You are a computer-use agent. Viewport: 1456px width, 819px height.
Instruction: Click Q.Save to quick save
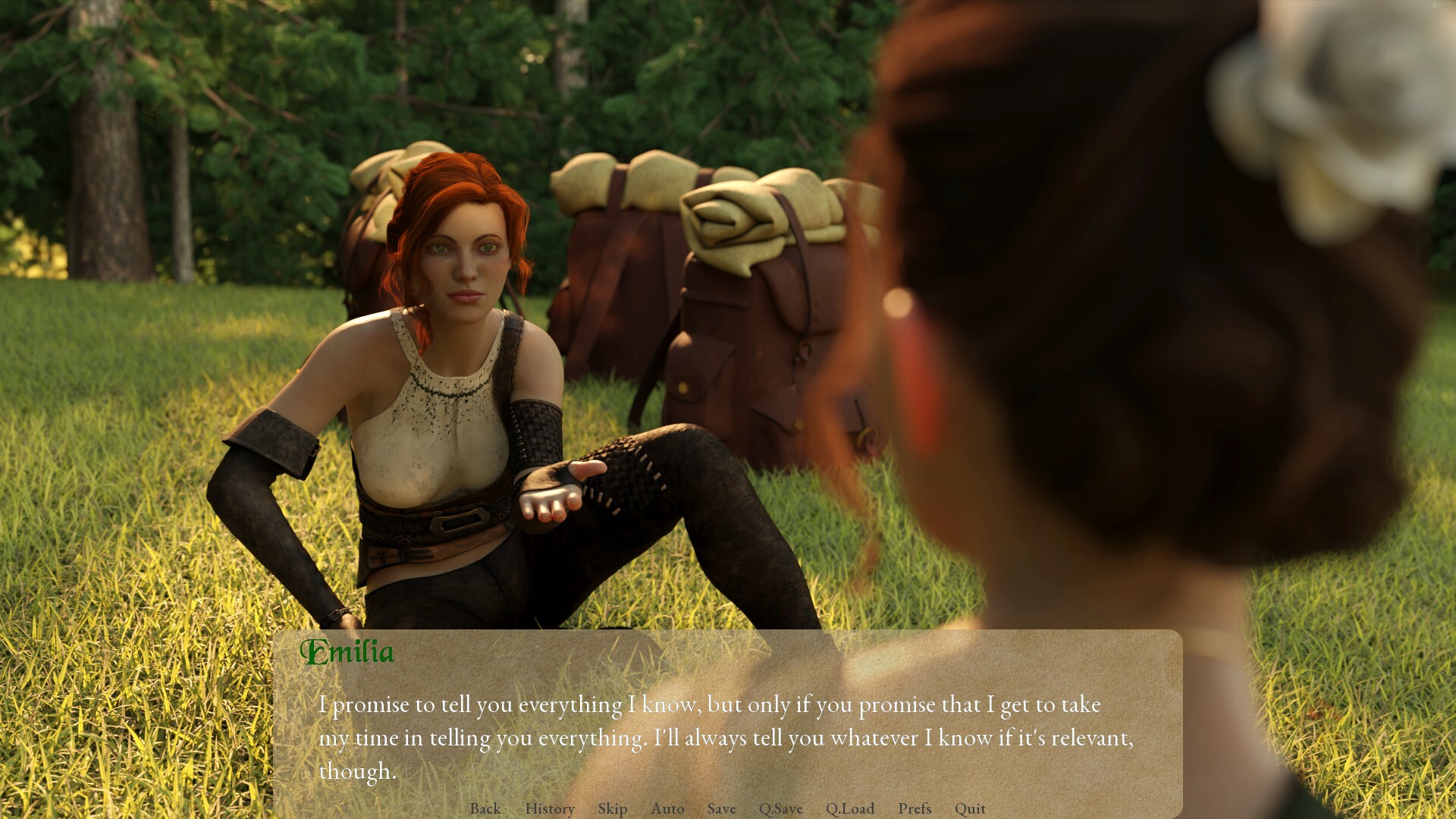pyautogui.click(x=780, y=808)
